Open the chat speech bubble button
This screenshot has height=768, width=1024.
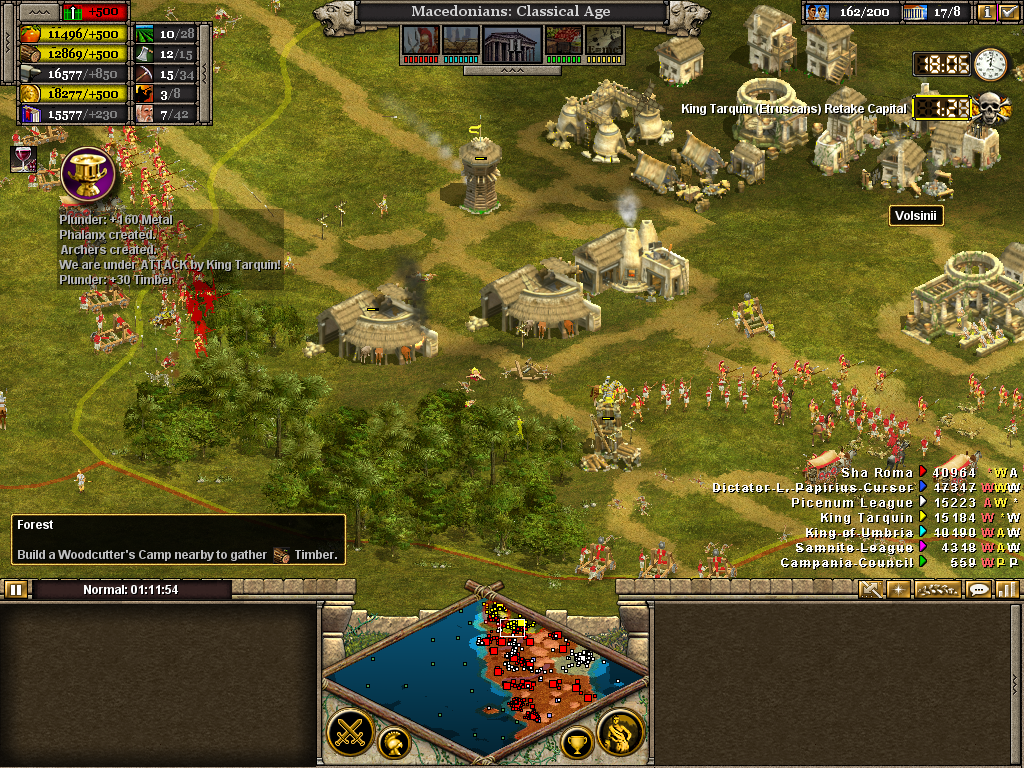point(979,589)
